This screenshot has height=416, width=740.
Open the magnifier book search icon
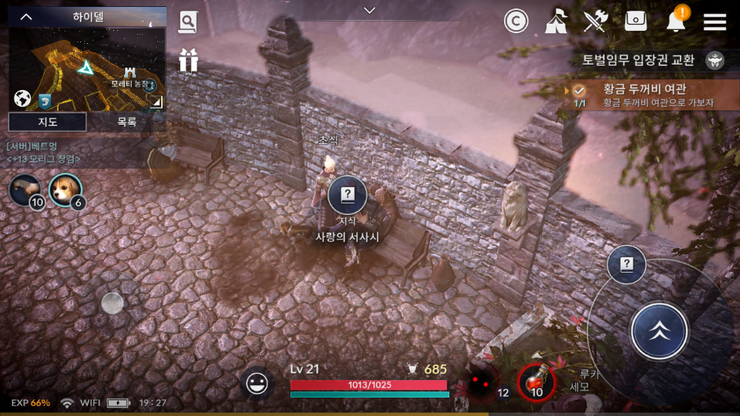click(x=188, y=22)
